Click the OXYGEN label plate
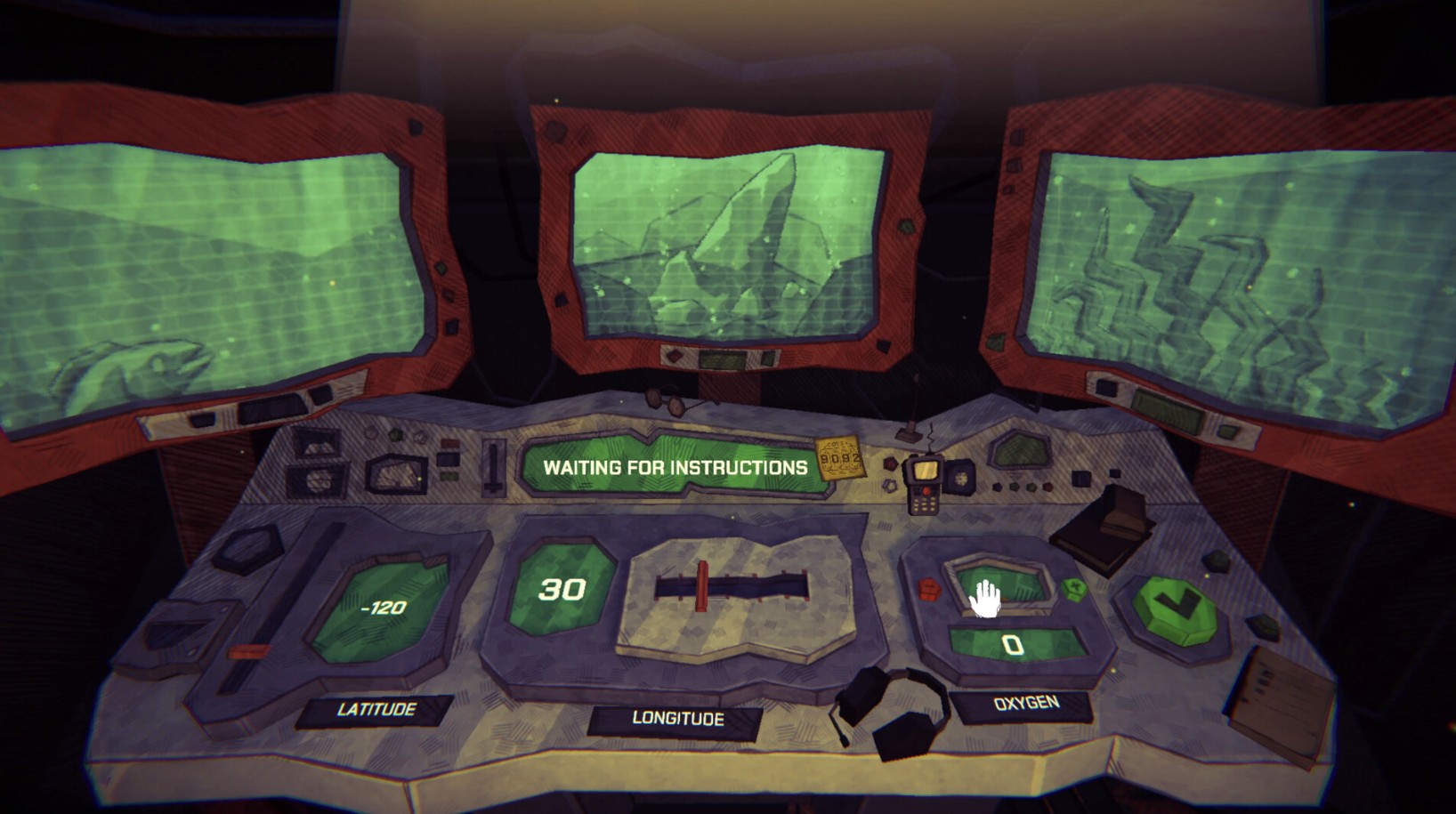Screen dimensions: 1456x814 pos(1025,704)
